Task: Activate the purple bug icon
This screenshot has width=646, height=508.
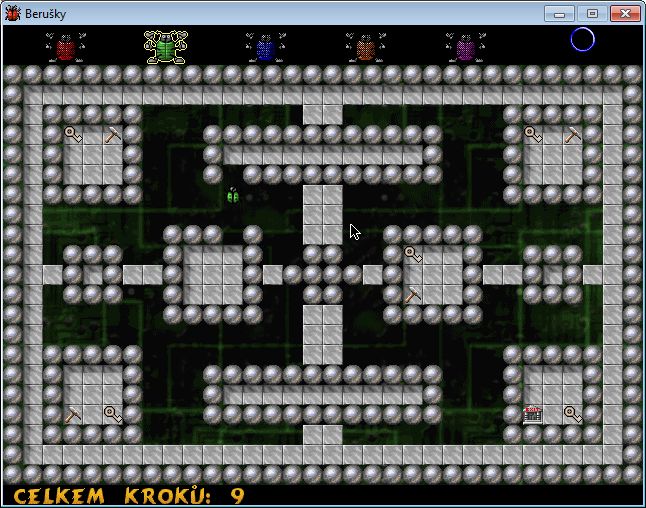Action: click(x=465, y=47)
